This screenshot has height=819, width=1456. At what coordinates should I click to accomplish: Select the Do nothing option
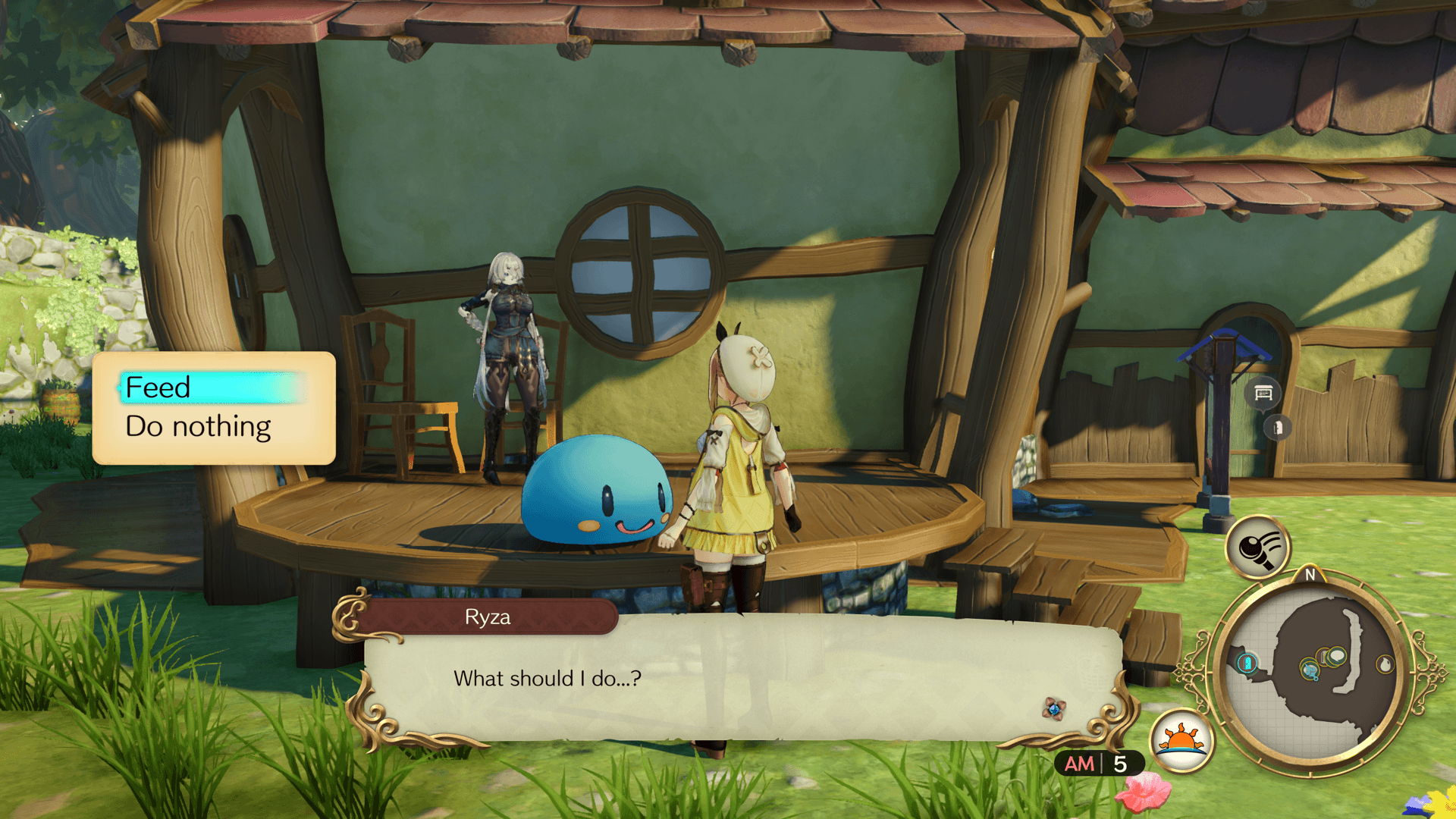198,427
